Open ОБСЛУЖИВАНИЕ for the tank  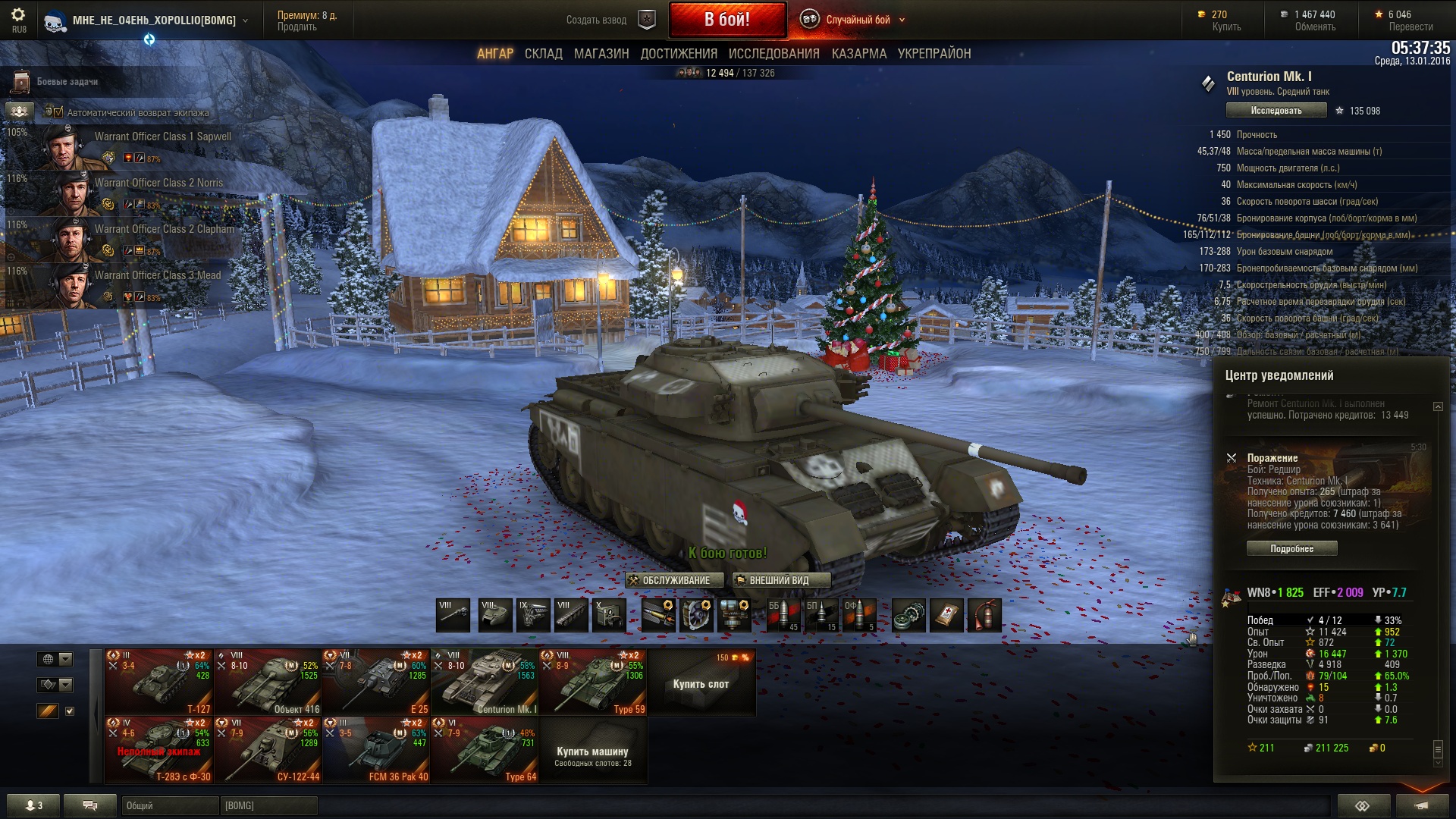coord(669,580)
